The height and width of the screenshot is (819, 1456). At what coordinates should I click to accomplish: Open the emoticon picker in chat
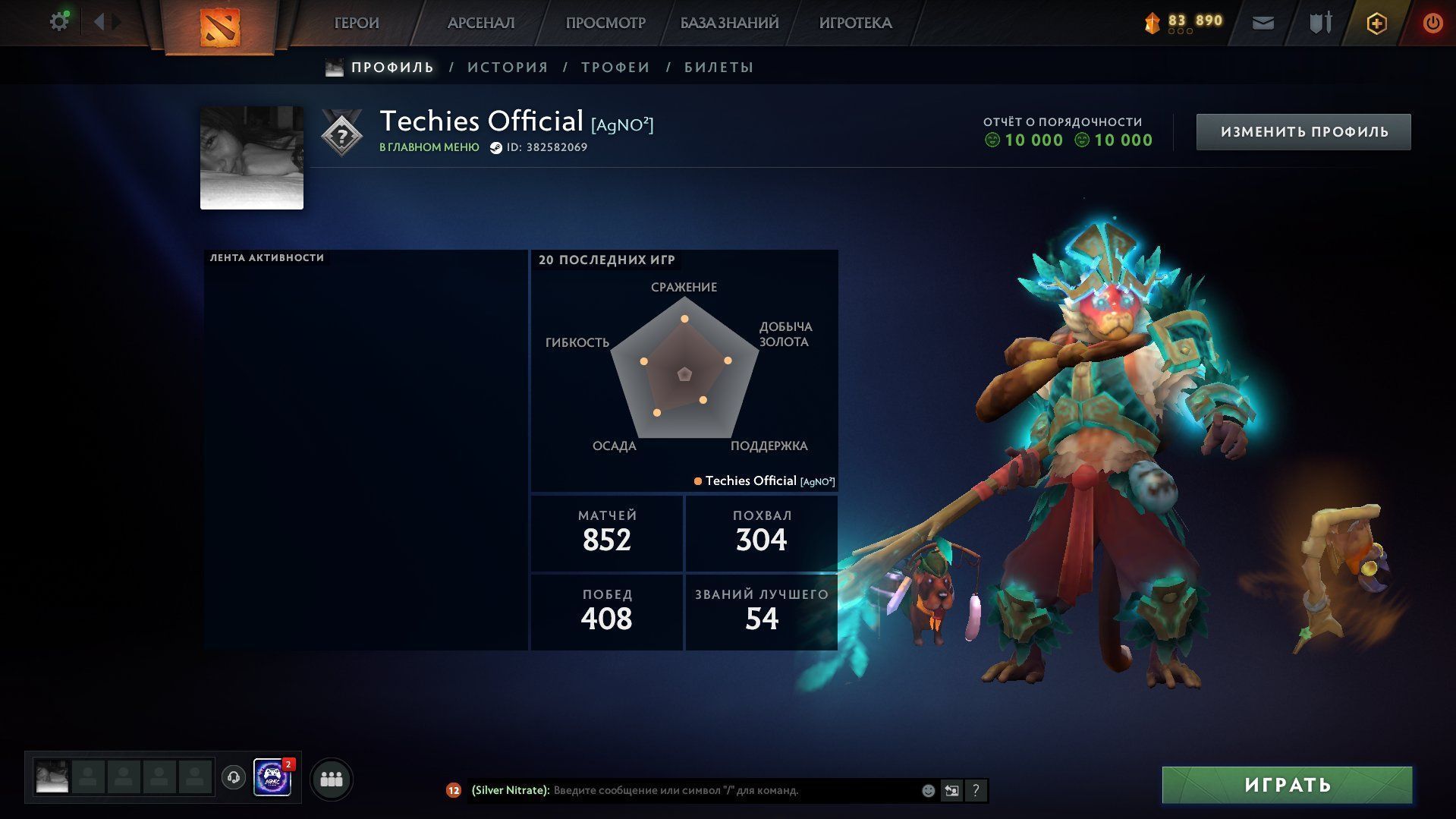tap(928, 791)
